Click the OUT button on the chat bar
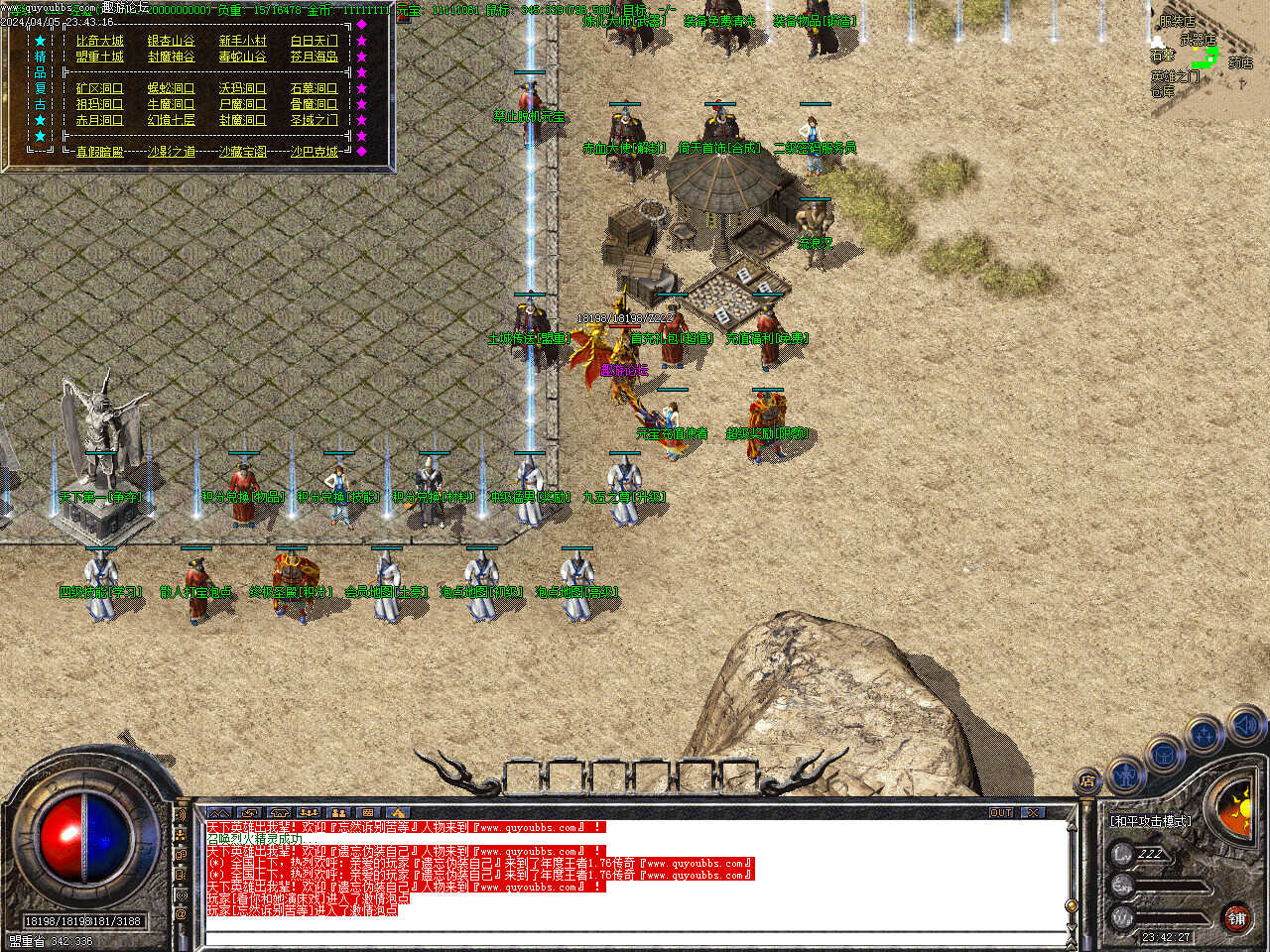The image size is (1270, 952). click(x=1001, y=812)
